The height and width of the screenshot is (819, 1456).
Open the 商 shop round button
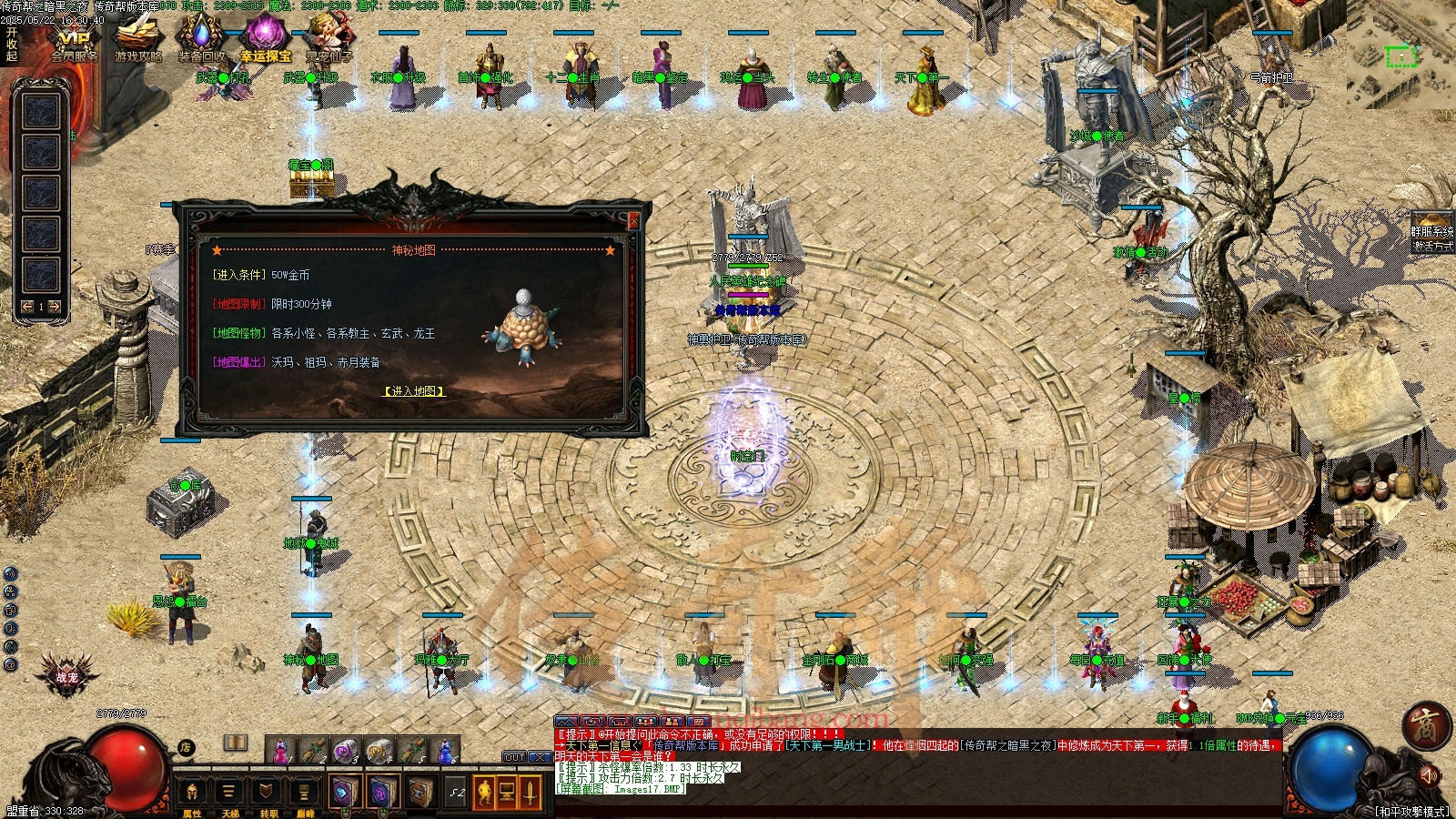click(1425, 725)
